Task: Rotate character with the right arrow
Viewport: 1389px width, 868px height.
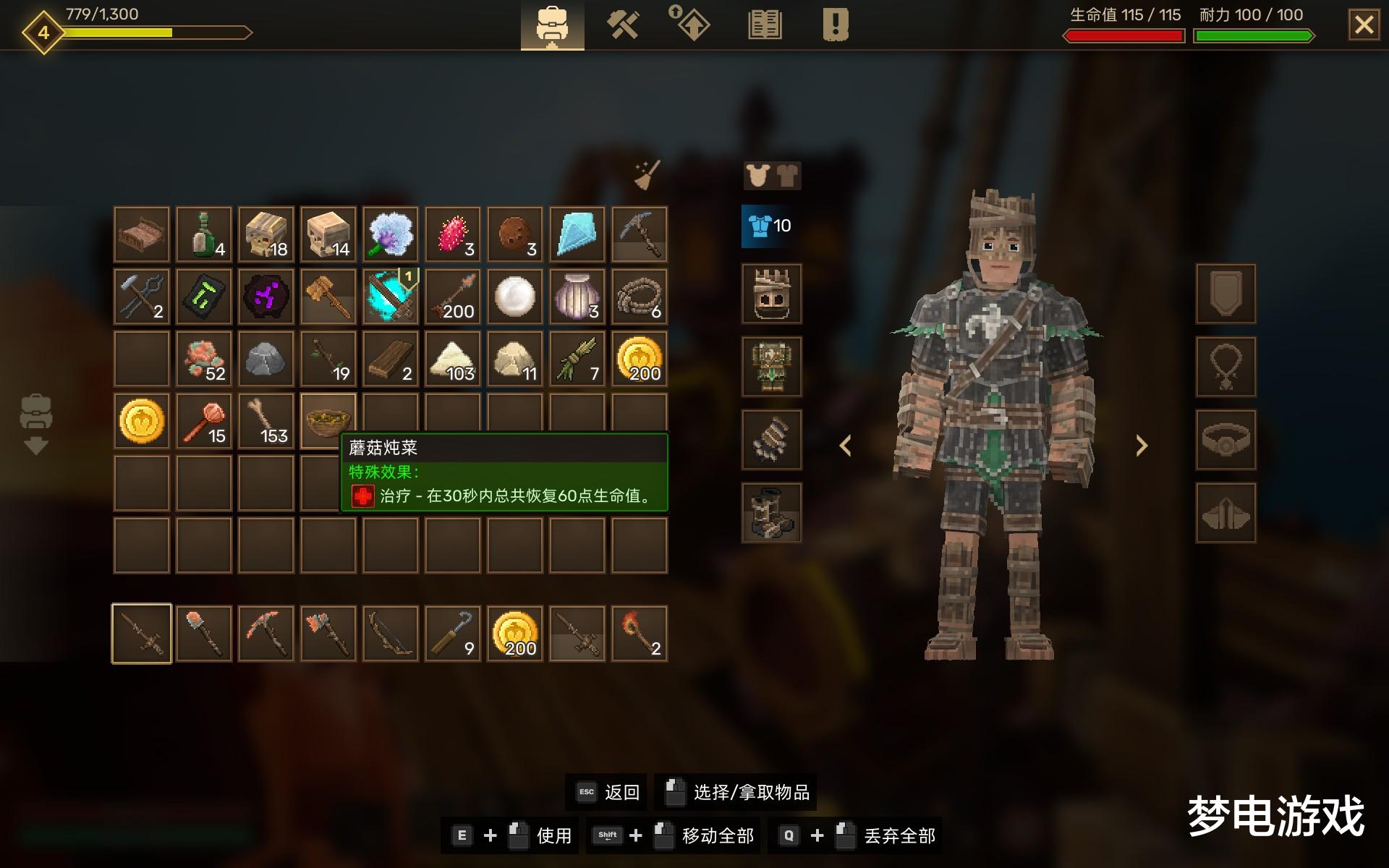Action: (x=1142, y=446)
